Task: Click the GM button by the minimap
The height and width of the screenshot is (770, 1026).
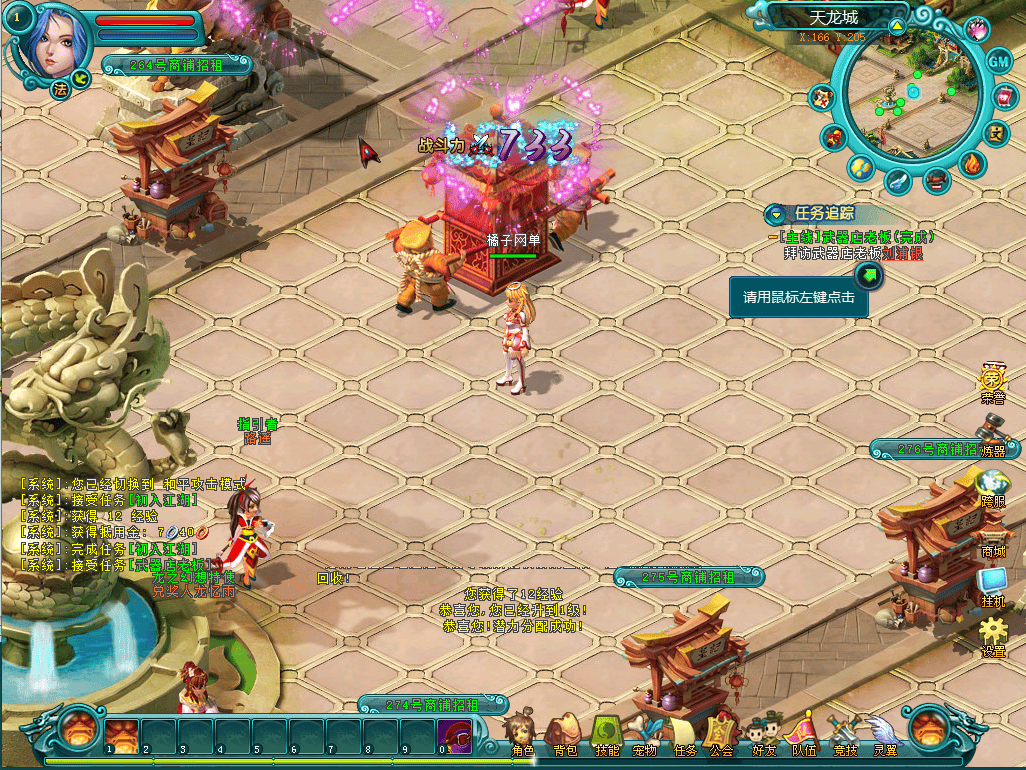Action: click(x=999, y=60)
